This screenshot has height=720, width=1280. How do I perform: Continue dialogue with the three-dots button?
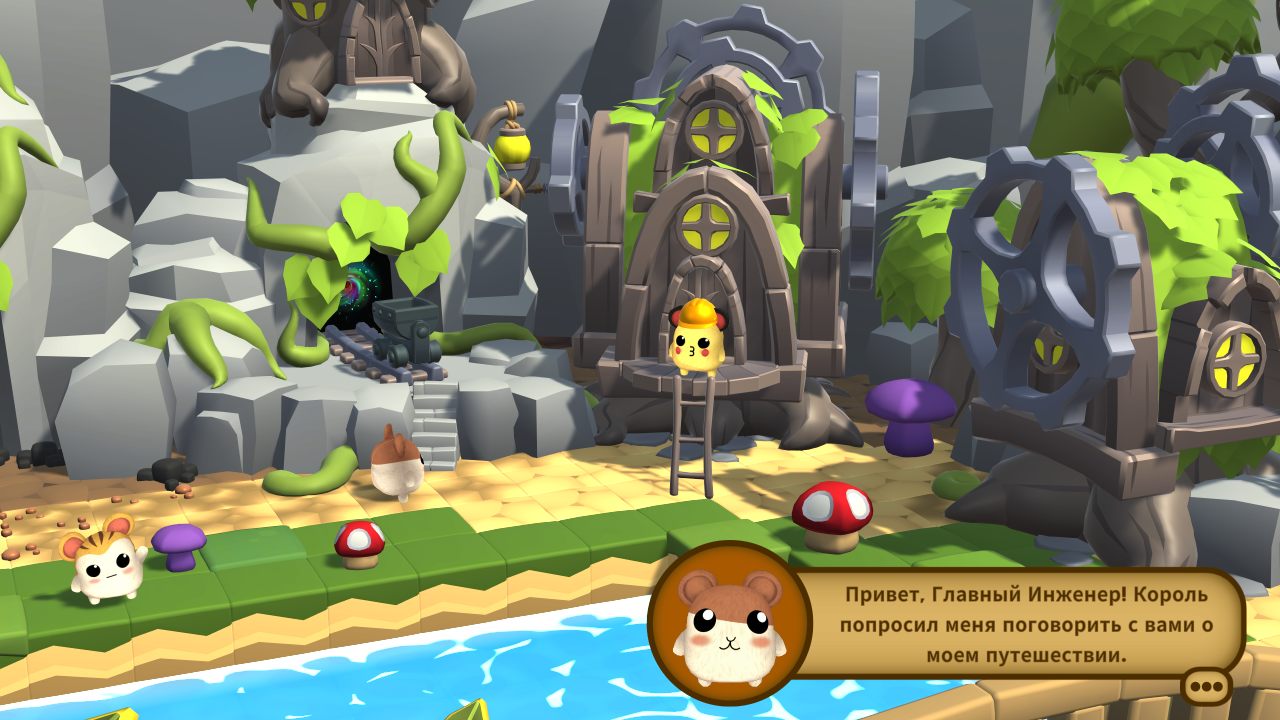[x=1207, y=687]
